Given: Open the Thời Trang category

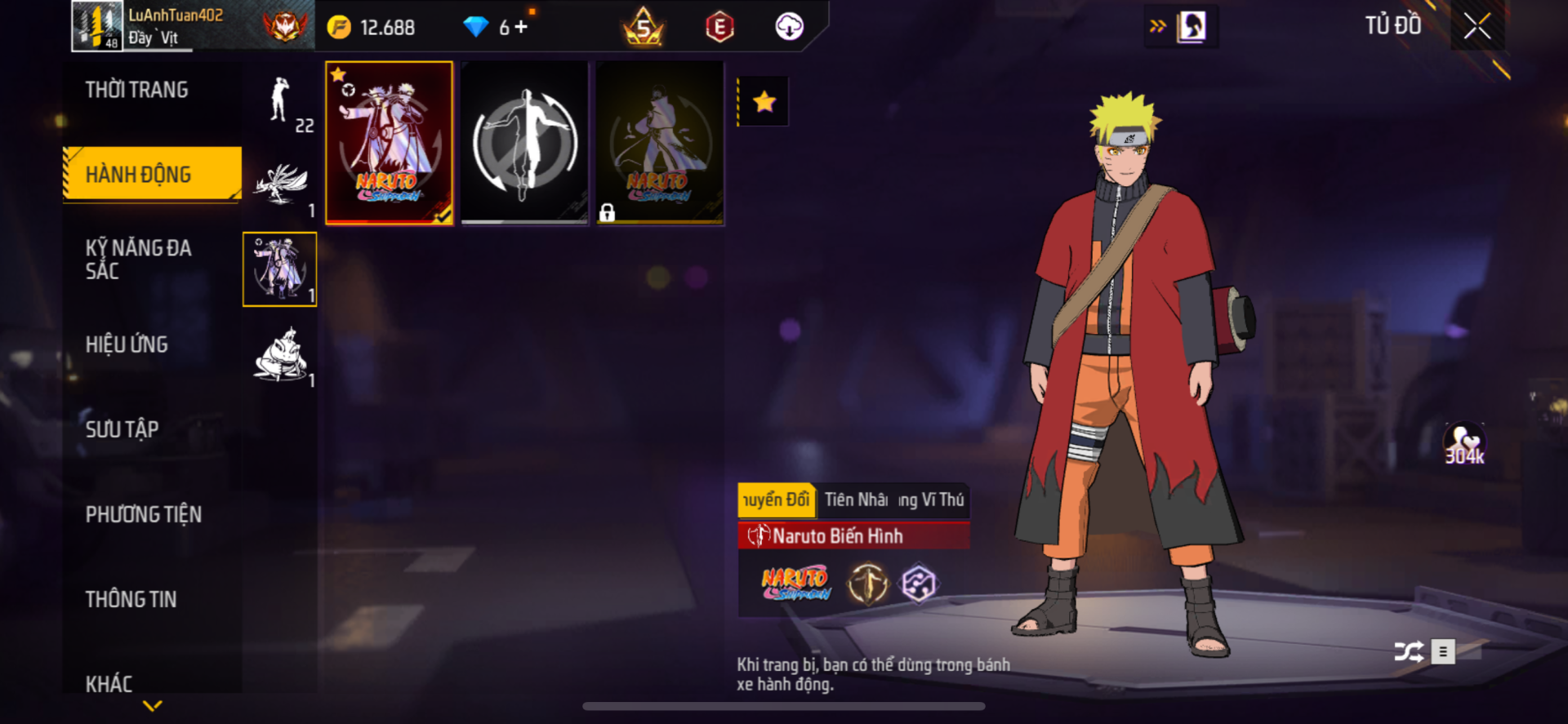Looking at the screenshot, I should click(136, 90).
